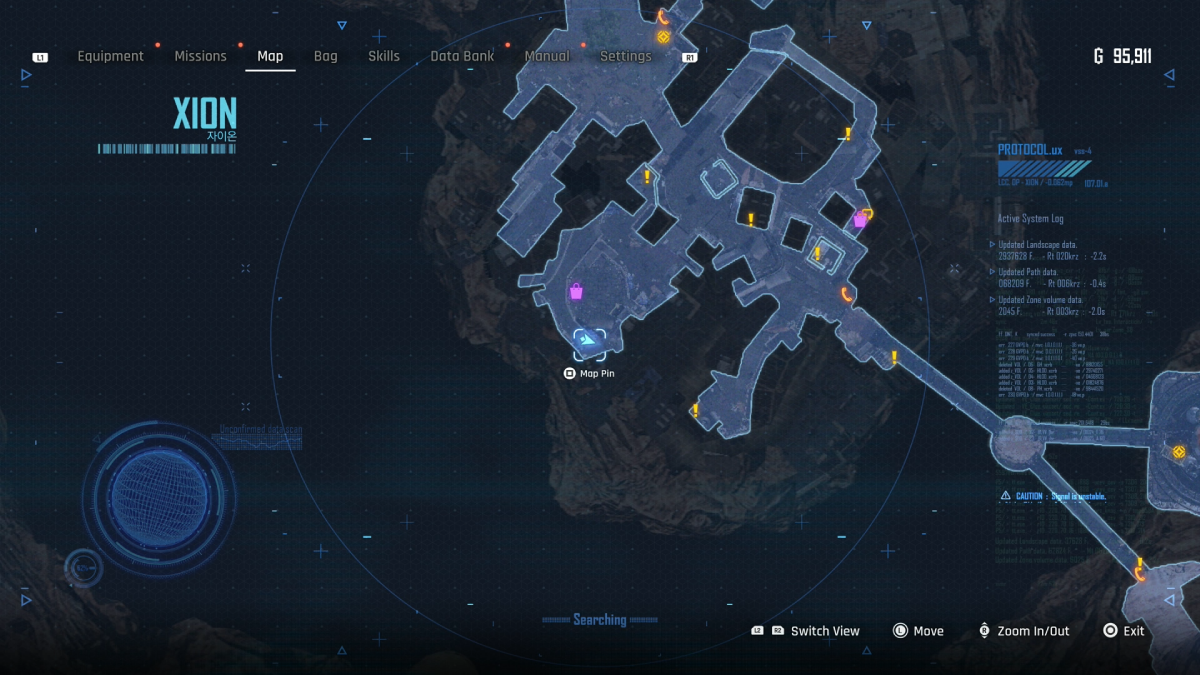
Task: Select the pink shop marker beside the orange icon
Action: 859,220
